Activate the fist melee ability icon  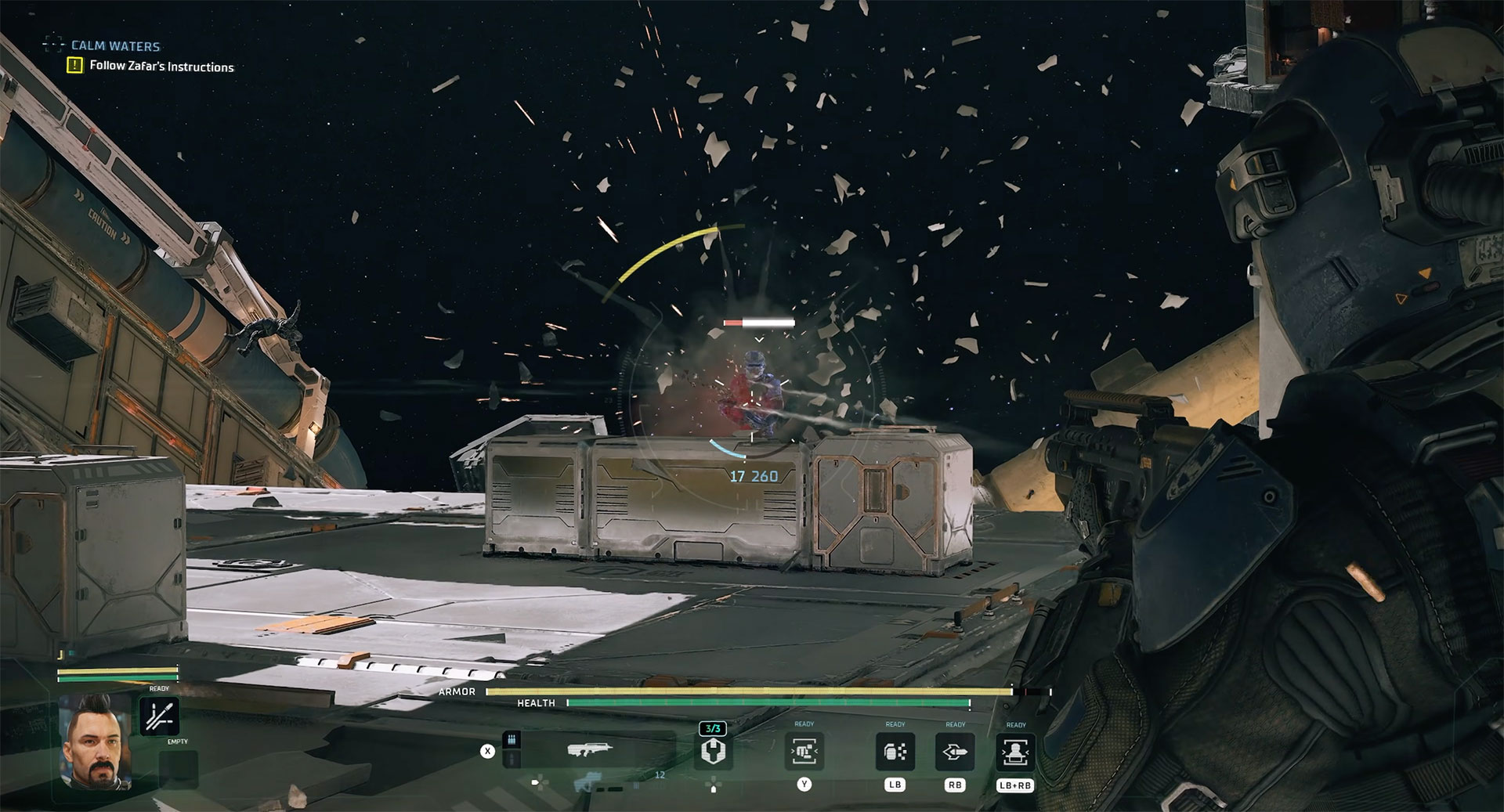coord(804,752)
